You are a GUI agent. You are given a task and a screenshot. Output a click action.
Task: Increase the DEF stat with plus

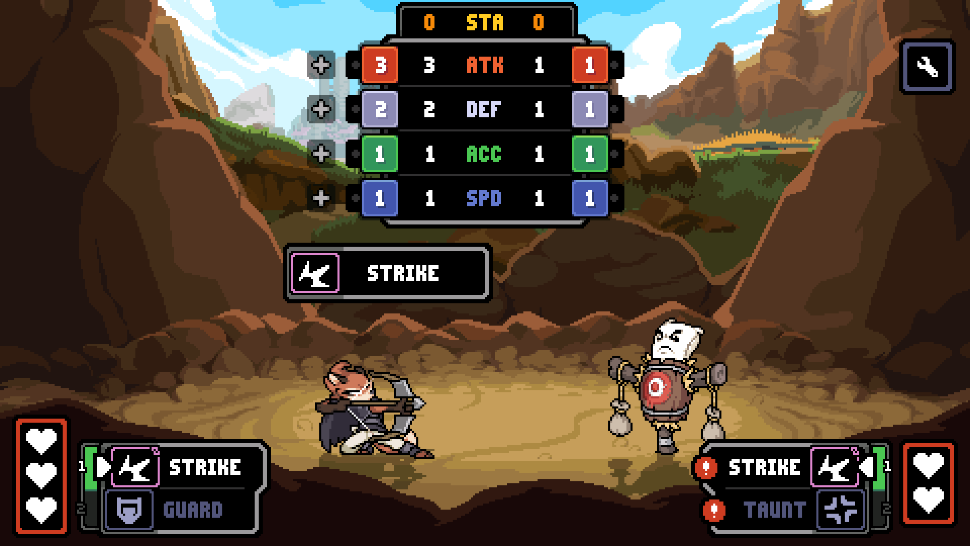click(321, 110)
